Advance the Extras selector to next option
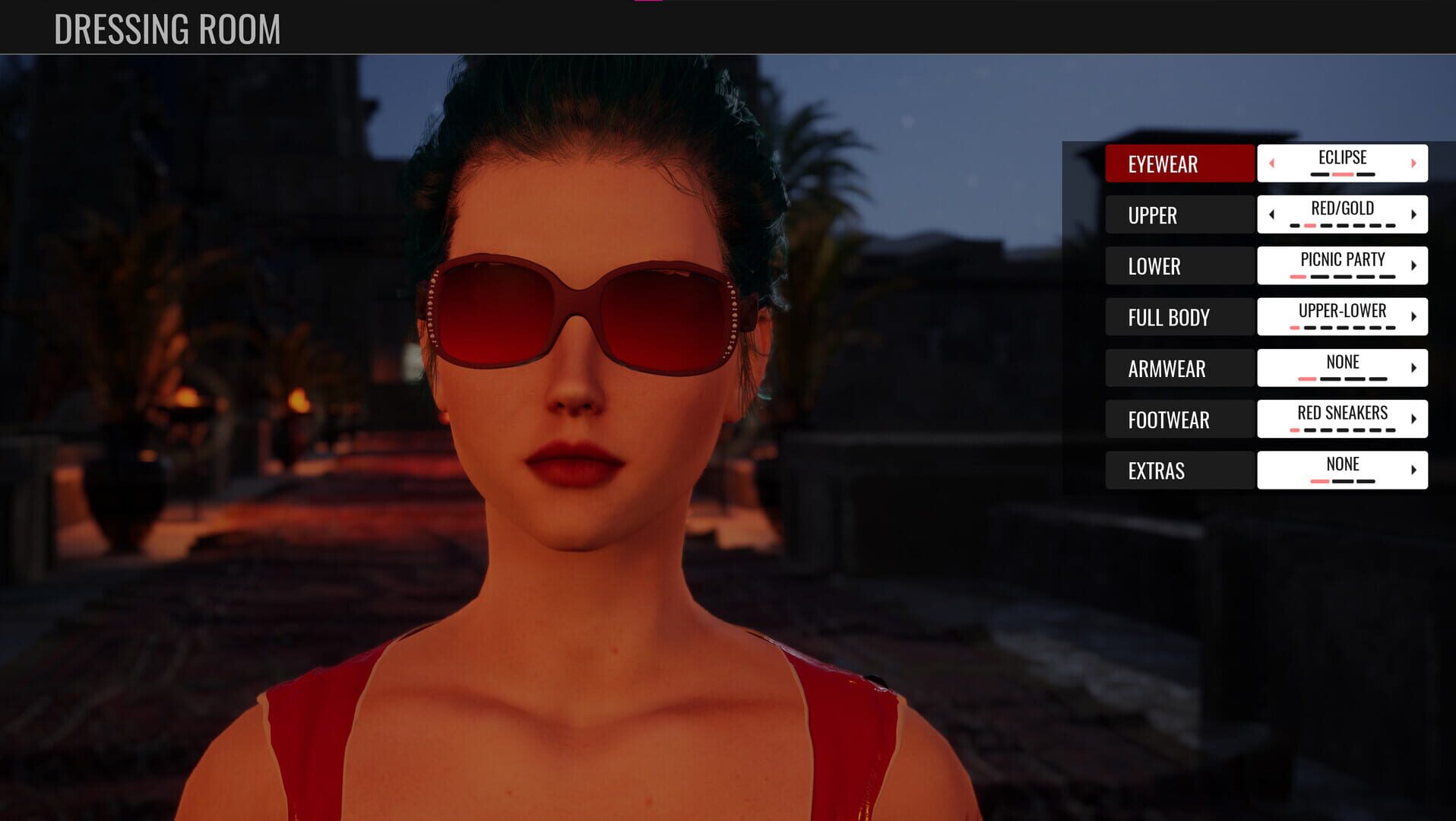1456x821 pixels. coord(1413,470)
